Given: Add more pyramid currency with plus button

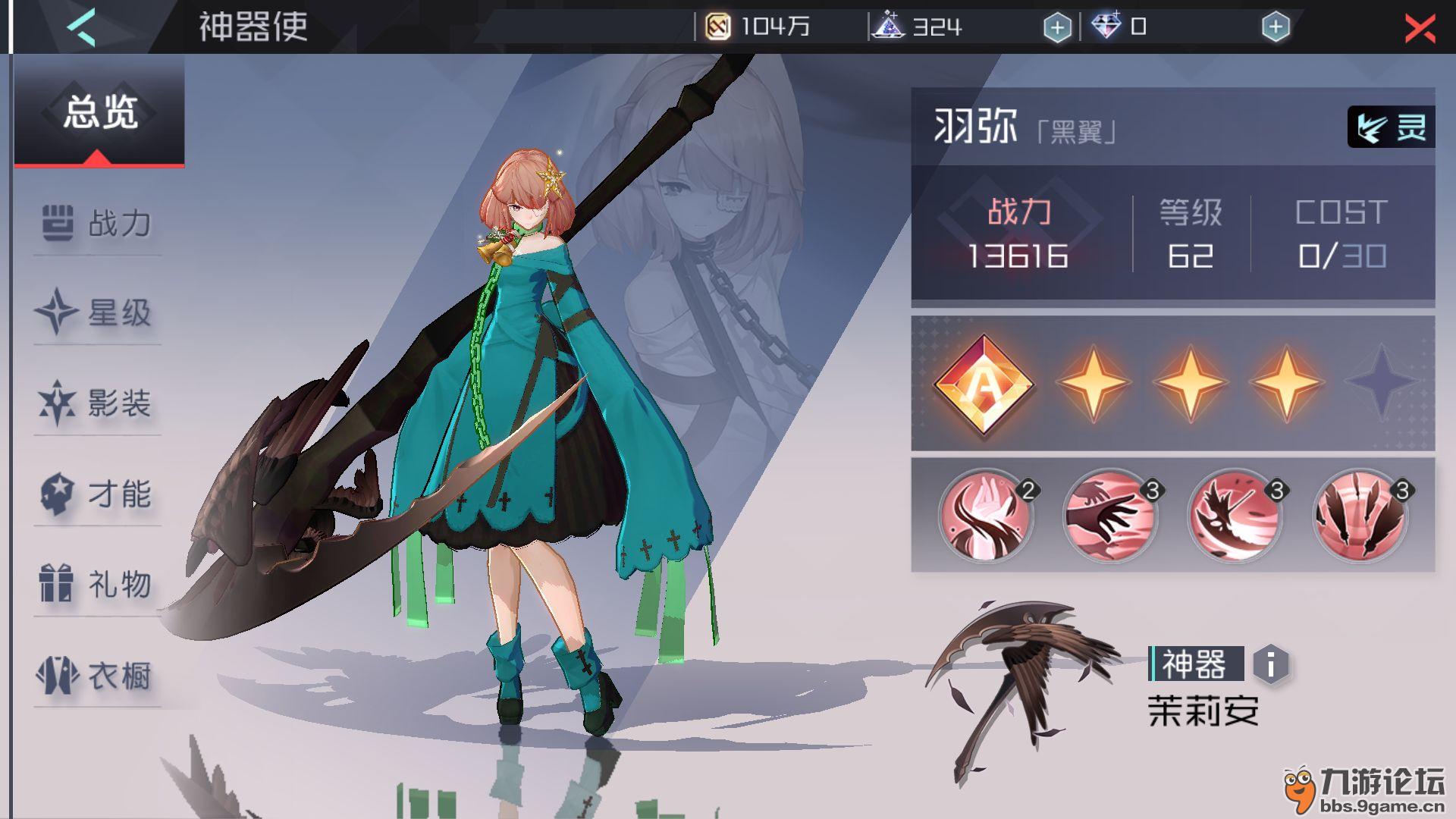Looking at the screenshot, I should pos(1057,28).
